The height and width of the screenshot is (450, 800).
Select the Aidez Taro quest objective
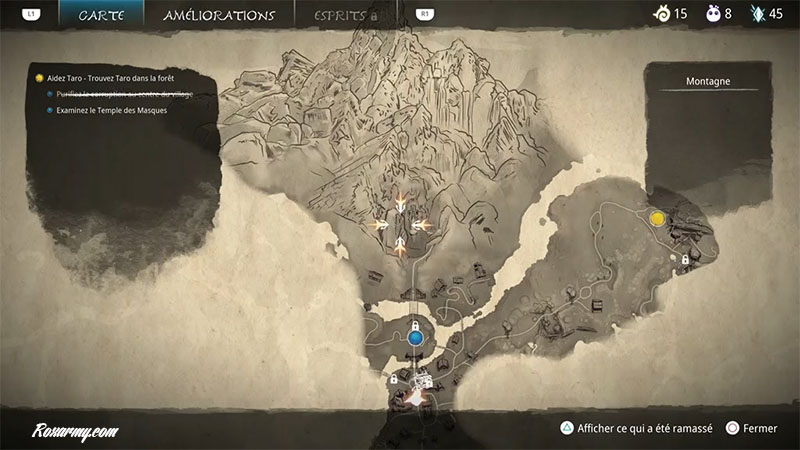pos(110,77)
